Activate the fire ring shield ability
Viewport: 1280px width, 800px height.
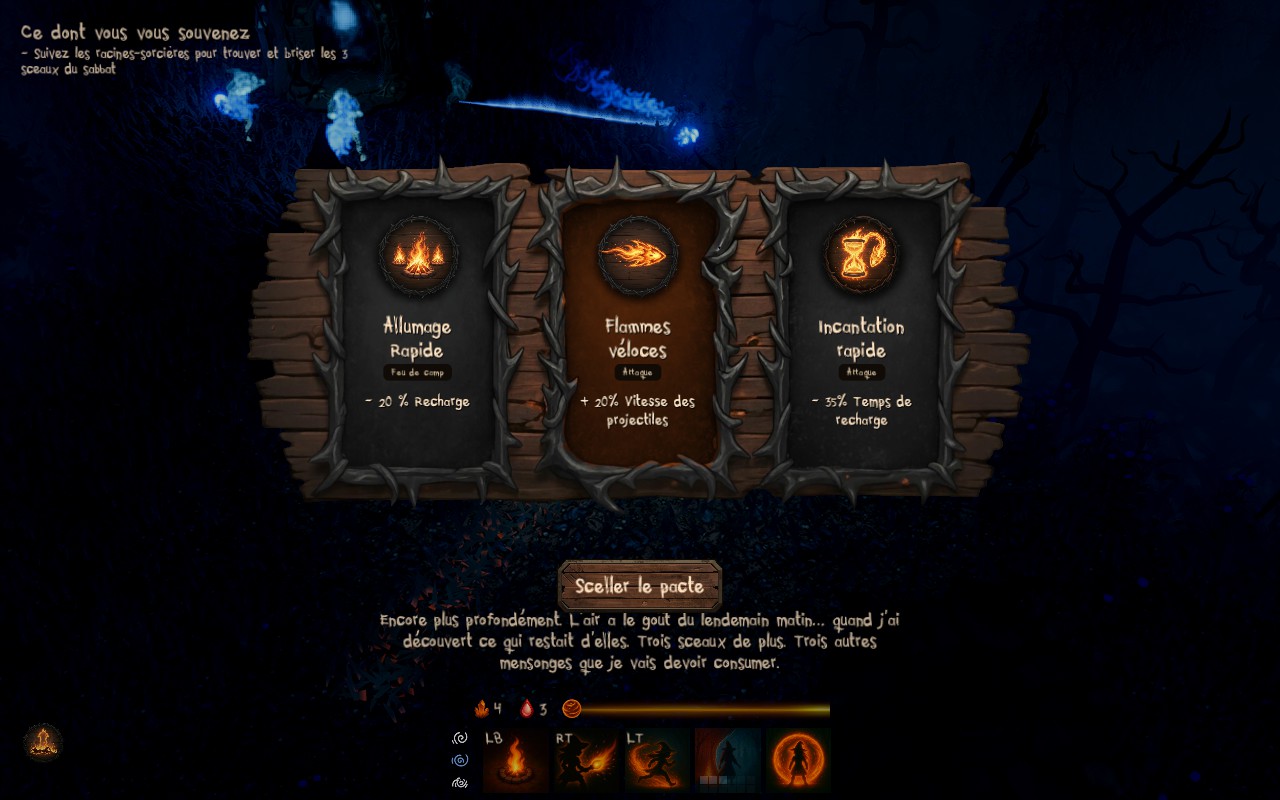pos(798,761)
